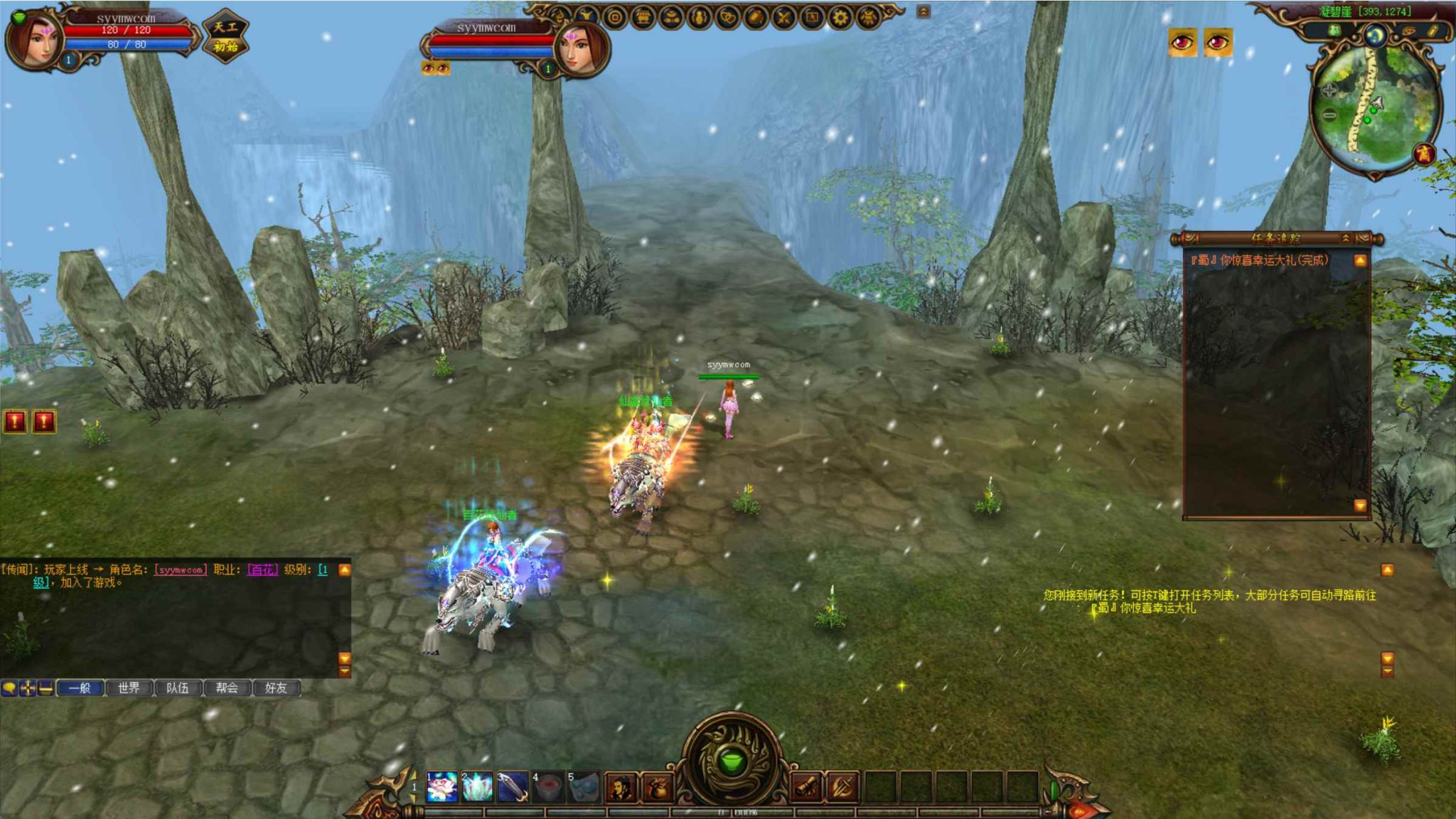The height and width of the screenshot is (819, 1456).
Task: Collapse the completed quest entry with its orange arrow
Action: 1361,260
